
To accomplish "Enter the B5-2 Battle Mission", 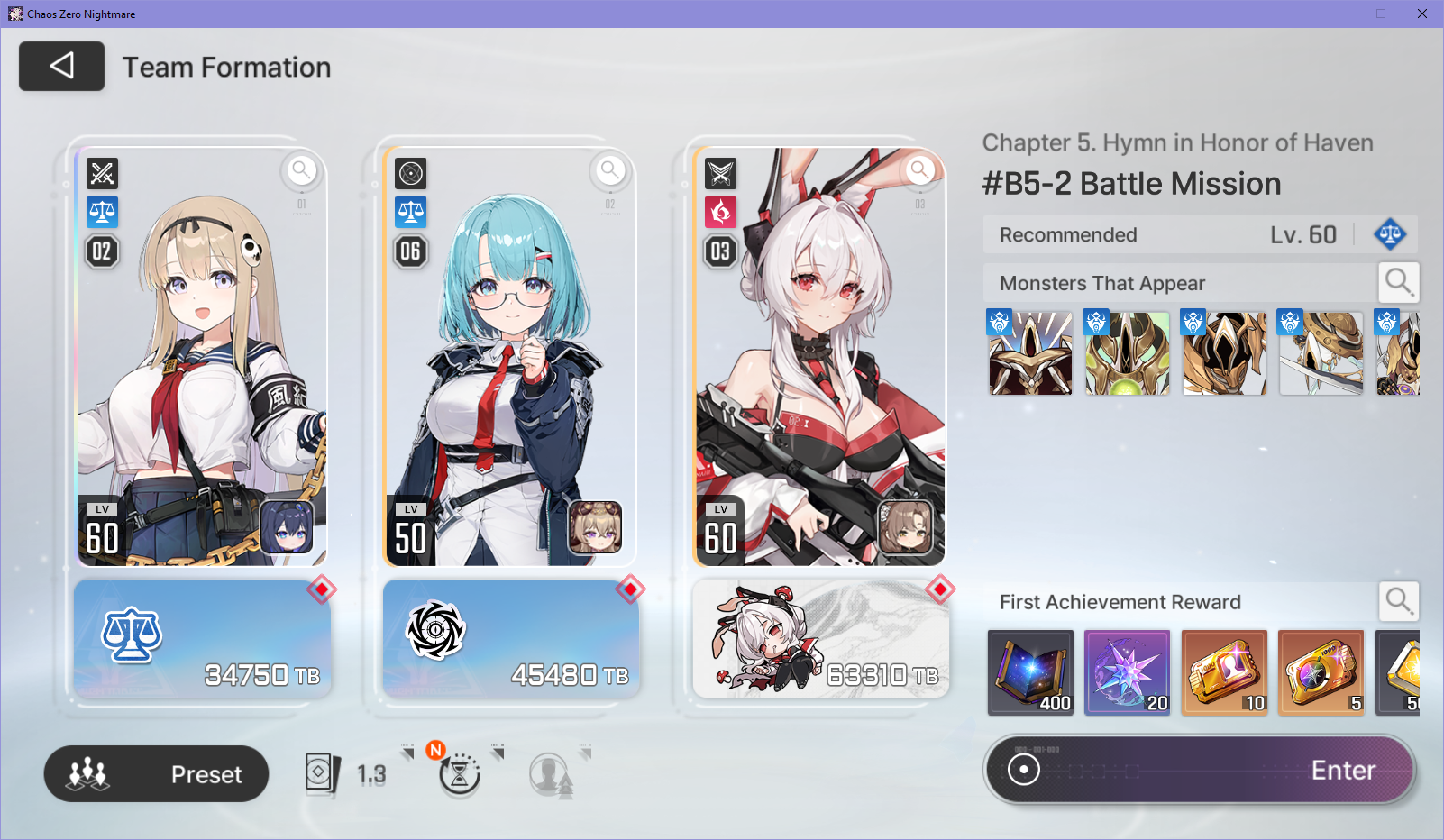I will coord(1200,770).
